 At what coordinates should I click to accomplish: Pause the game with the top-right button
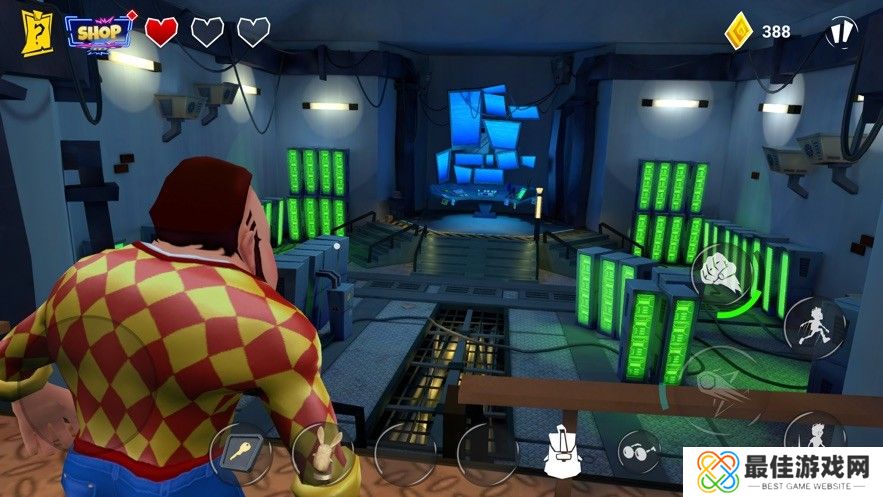pyautogui.click(x=843, y=32)
